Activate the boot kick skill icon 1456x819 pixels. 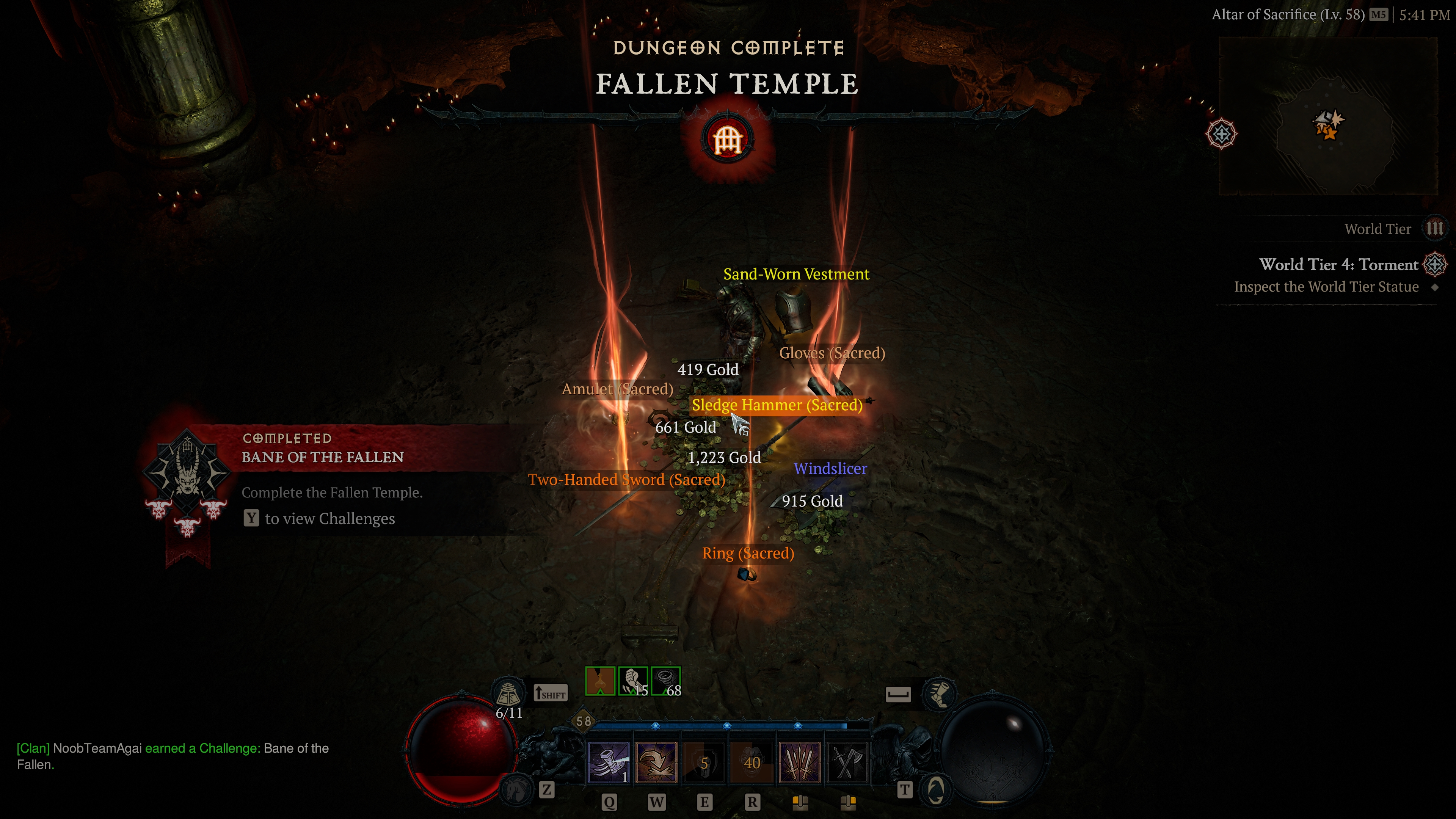[x=608, y=762]
